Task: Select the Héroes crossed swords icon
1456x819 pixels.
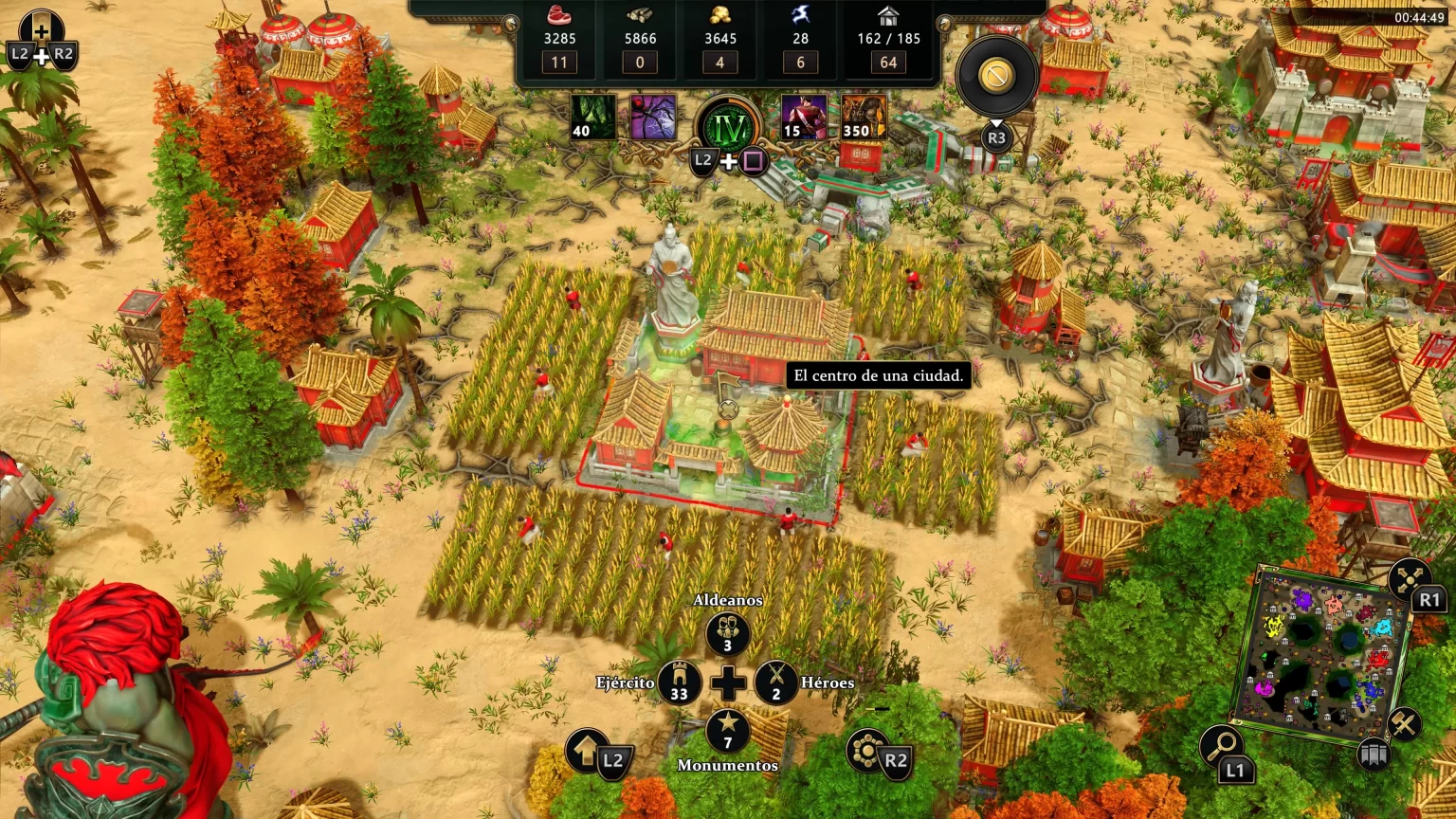Action: pos(776,682)
